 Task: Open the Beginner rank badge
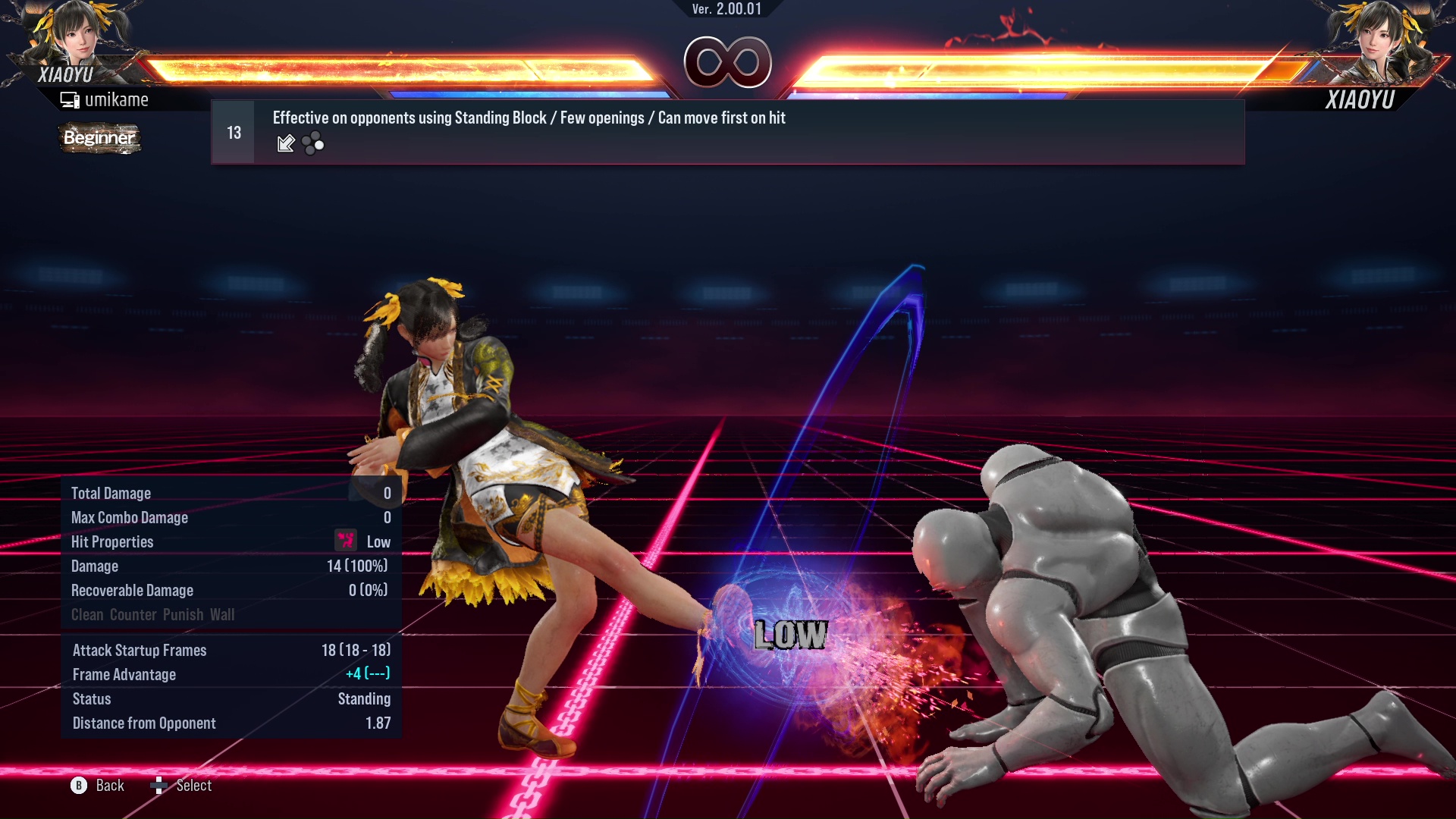(x=99, y=138)
